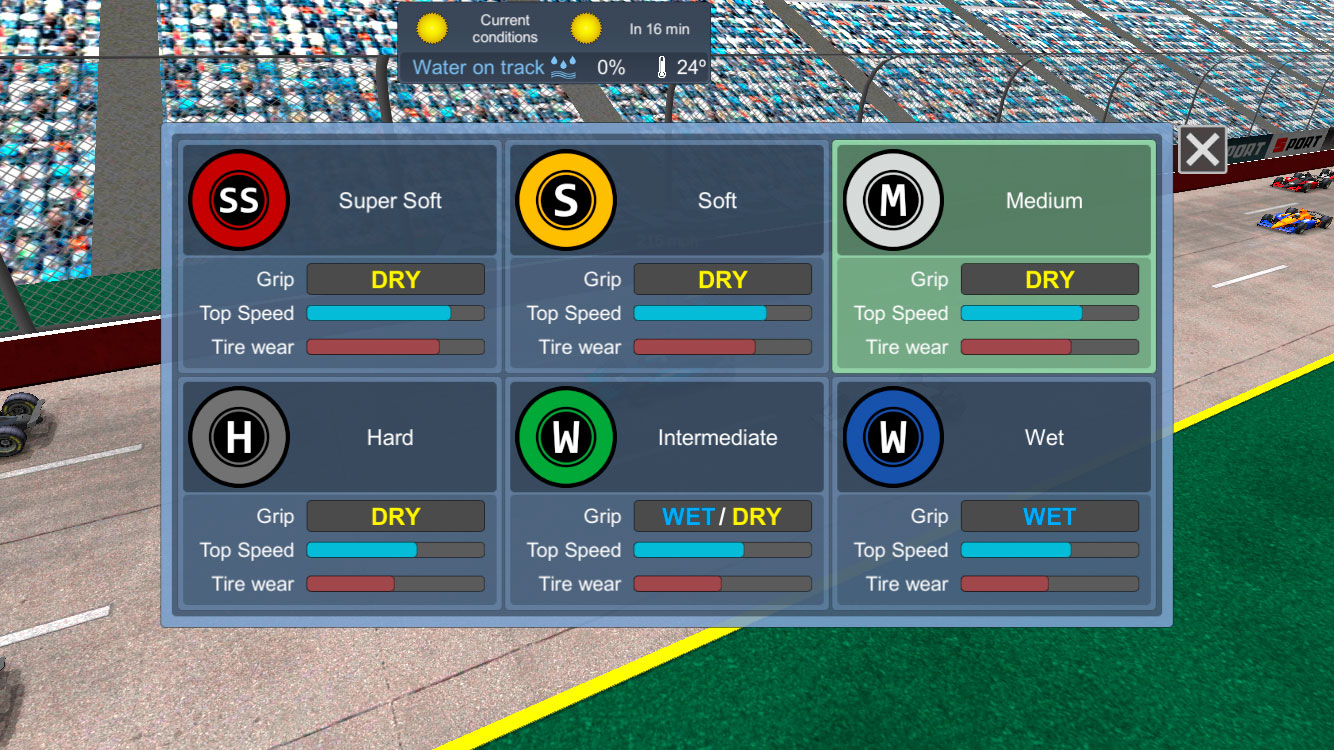Click the Super Soft Grip DRY indicator

[x=395, y=279]
